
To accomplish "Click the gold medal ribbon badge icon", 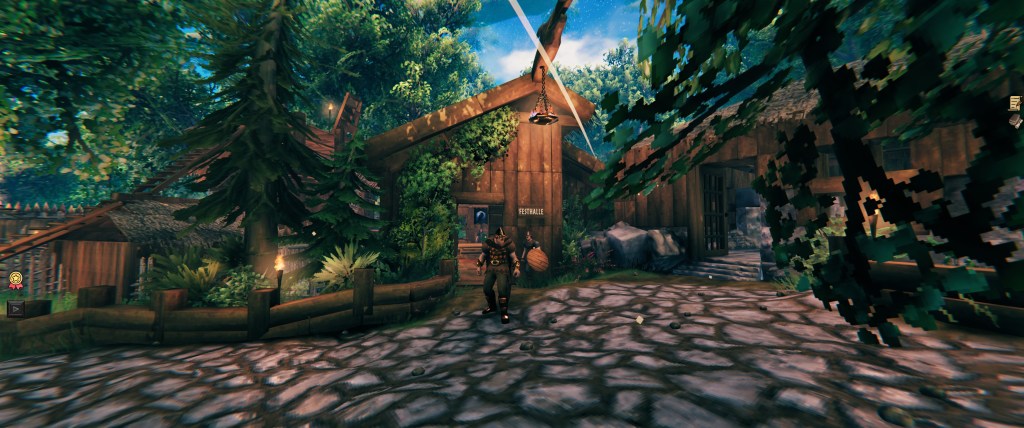I will 16,281.
